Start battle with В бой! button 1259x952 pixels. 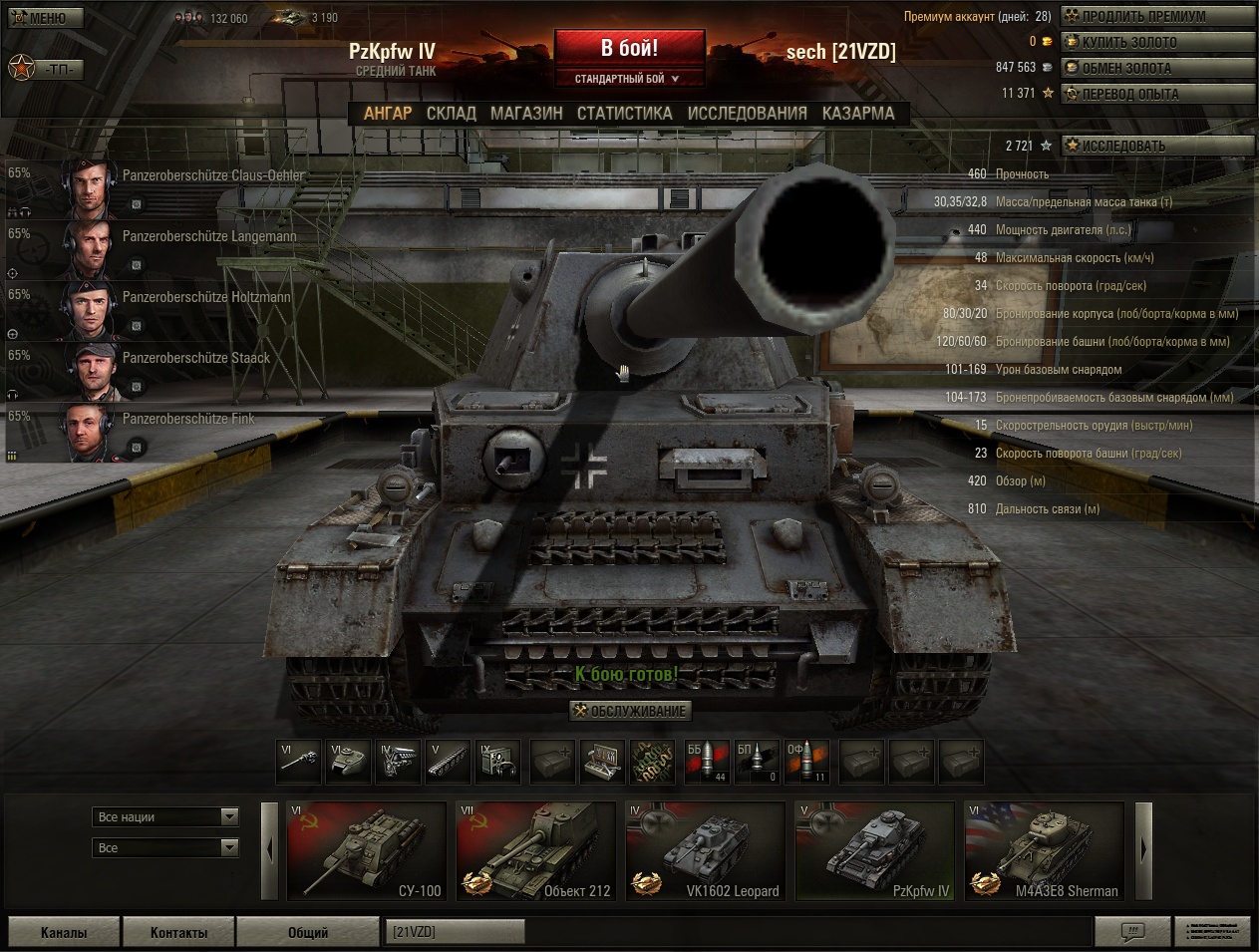629,48
